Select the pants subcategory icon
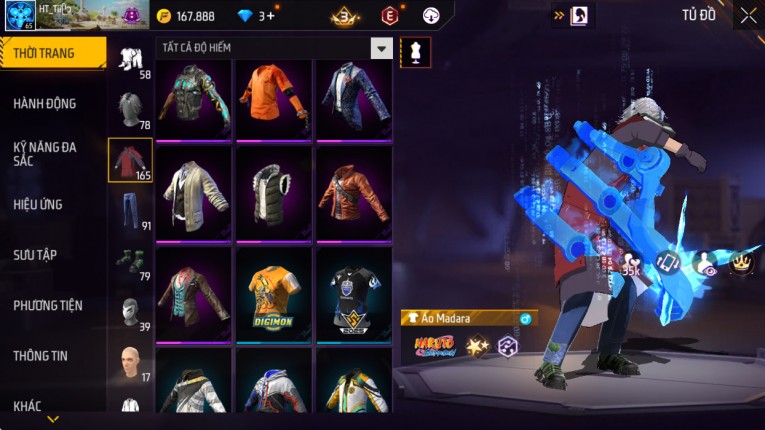 130,211
